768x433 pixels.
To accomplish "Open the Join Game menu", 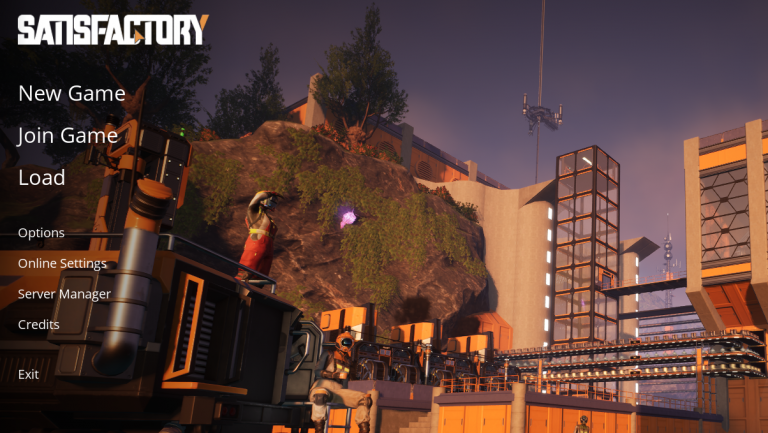I will [67, 136].
